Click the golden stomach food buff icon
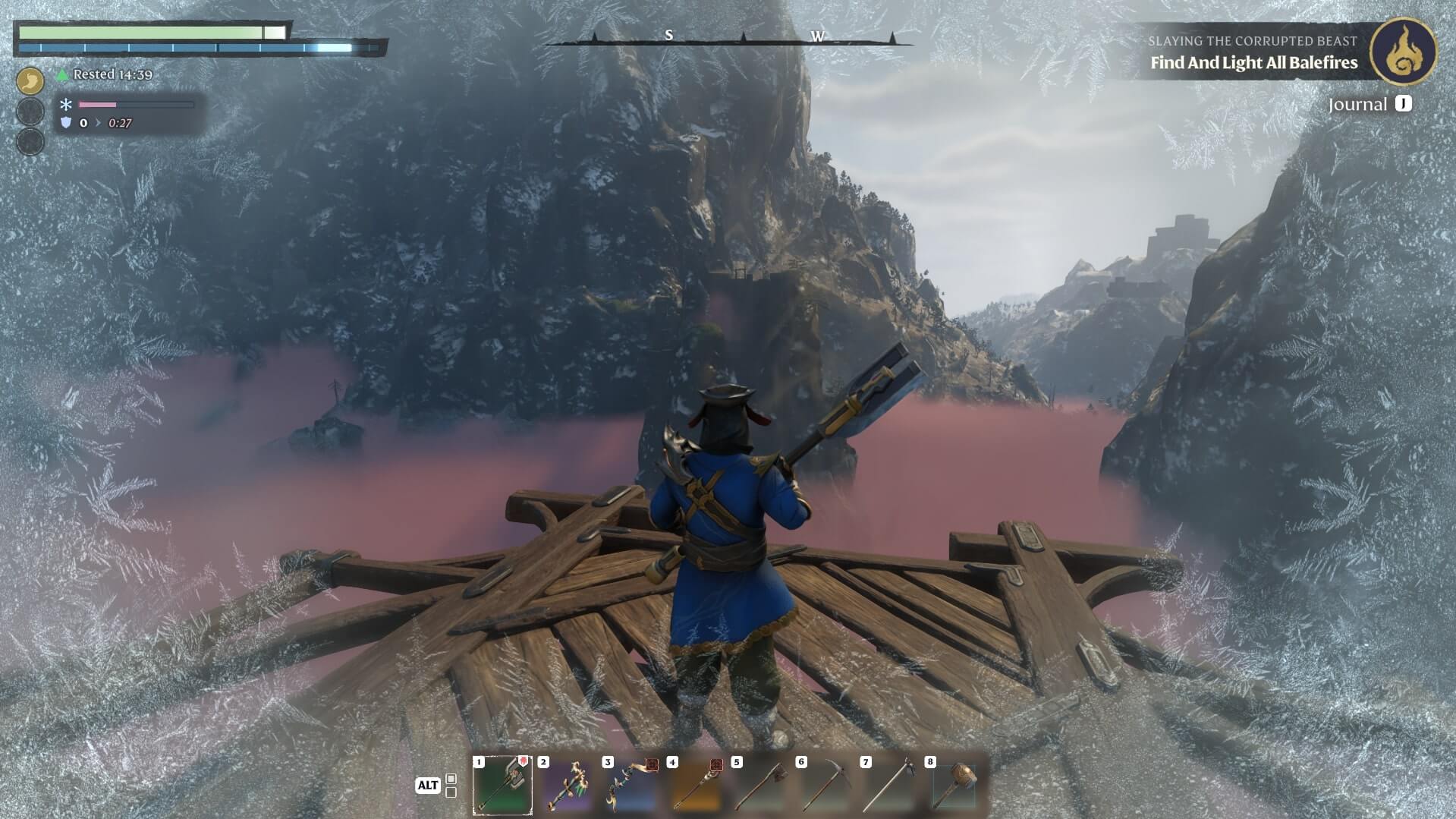The image size is (1456, 819). click(x=30, y=80)
